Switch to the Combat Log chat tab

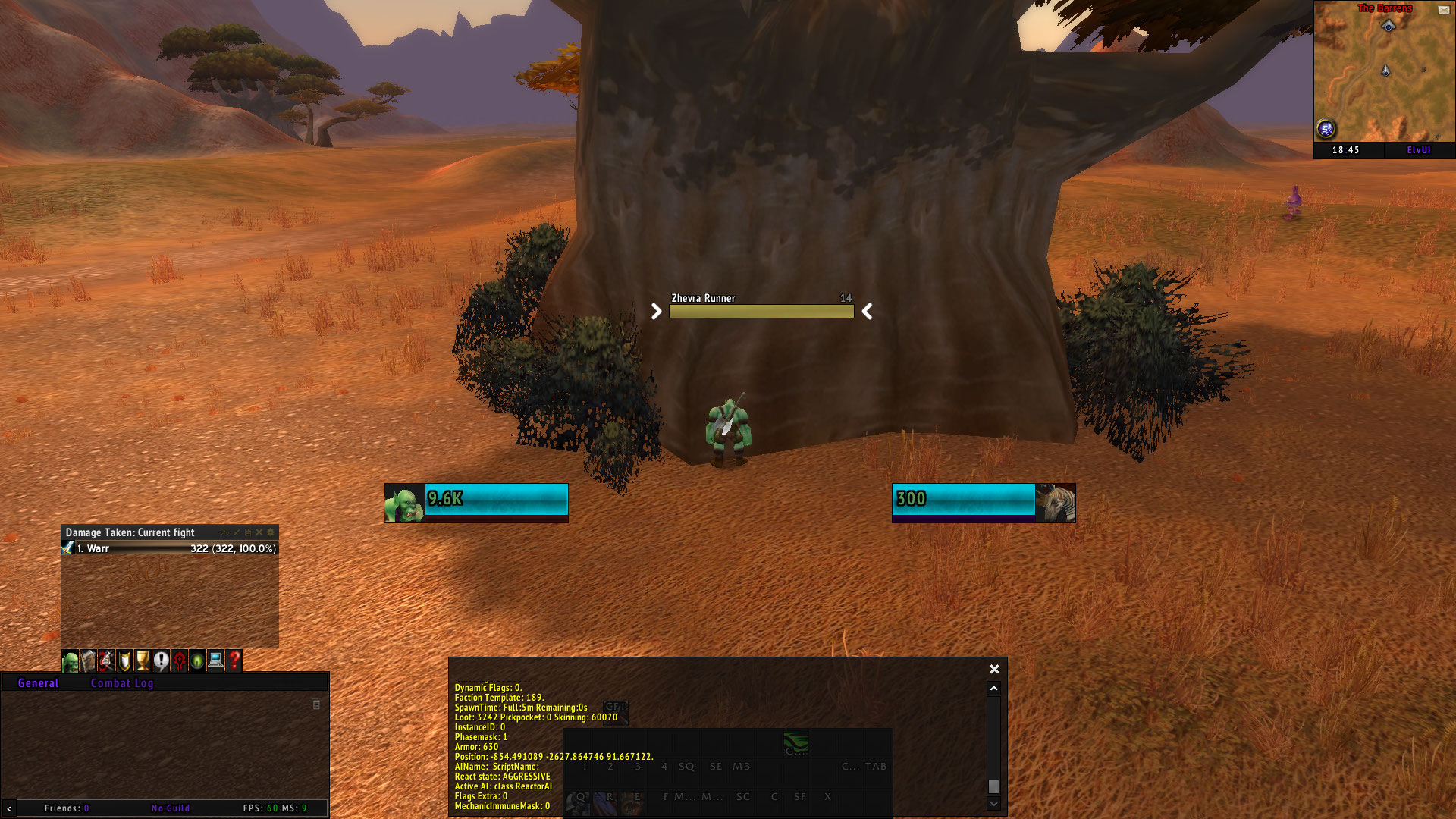(x=122, y=683)
